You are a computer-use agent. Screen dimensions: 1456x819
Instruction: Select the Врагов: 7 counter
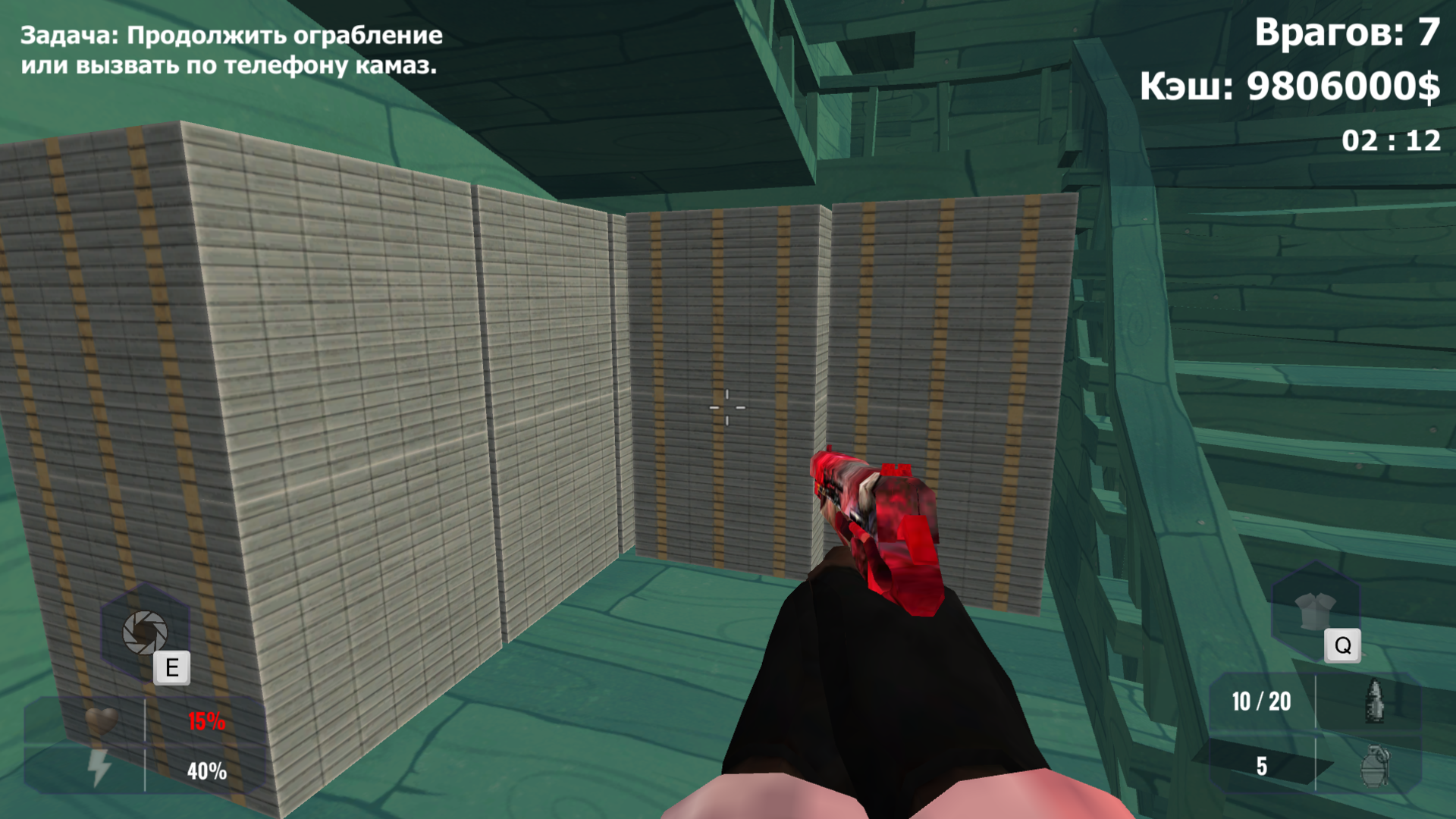pyautogui.click(x=1348, y=32)
